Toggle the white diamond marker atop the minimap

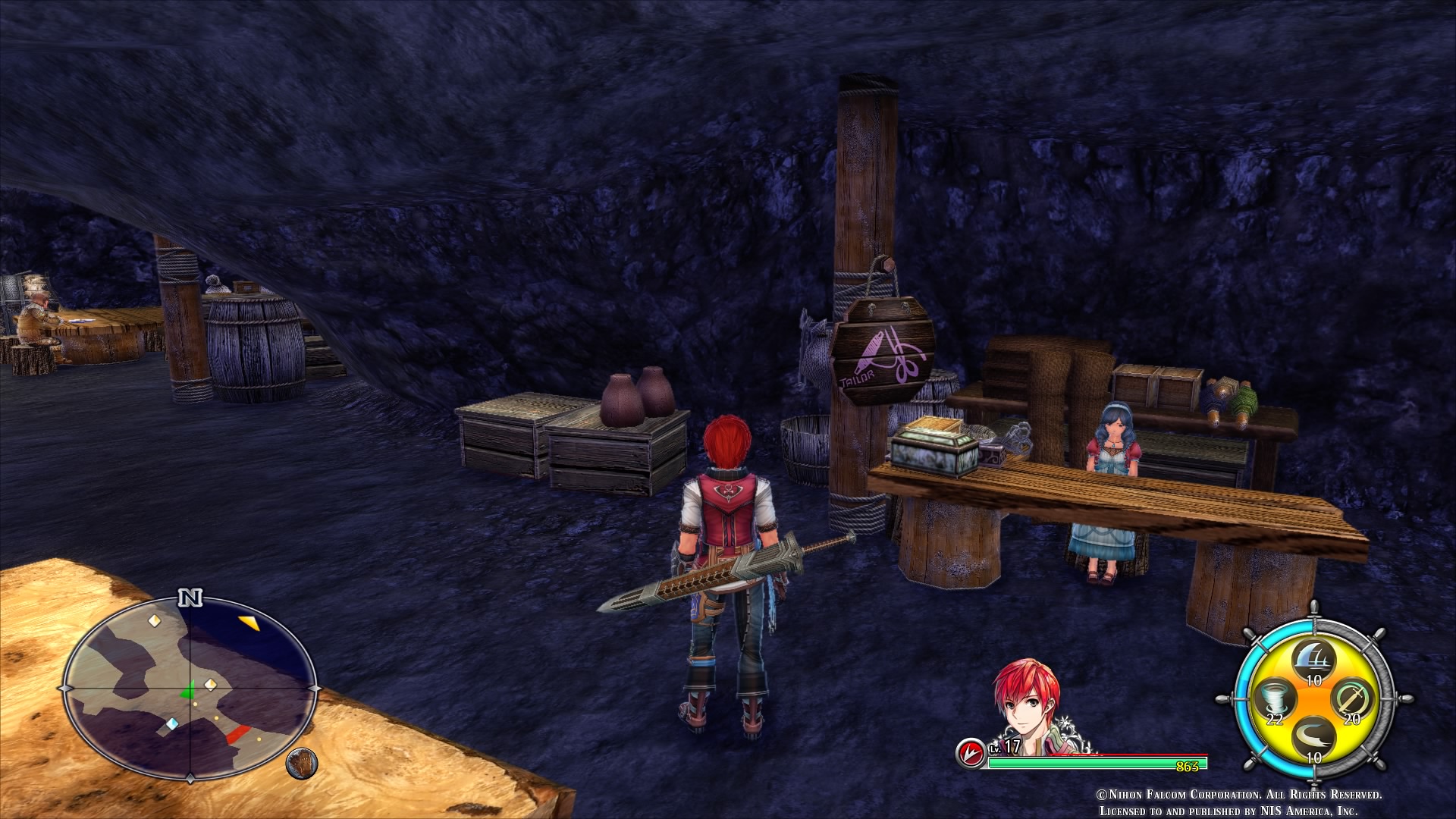pos(154,620)
